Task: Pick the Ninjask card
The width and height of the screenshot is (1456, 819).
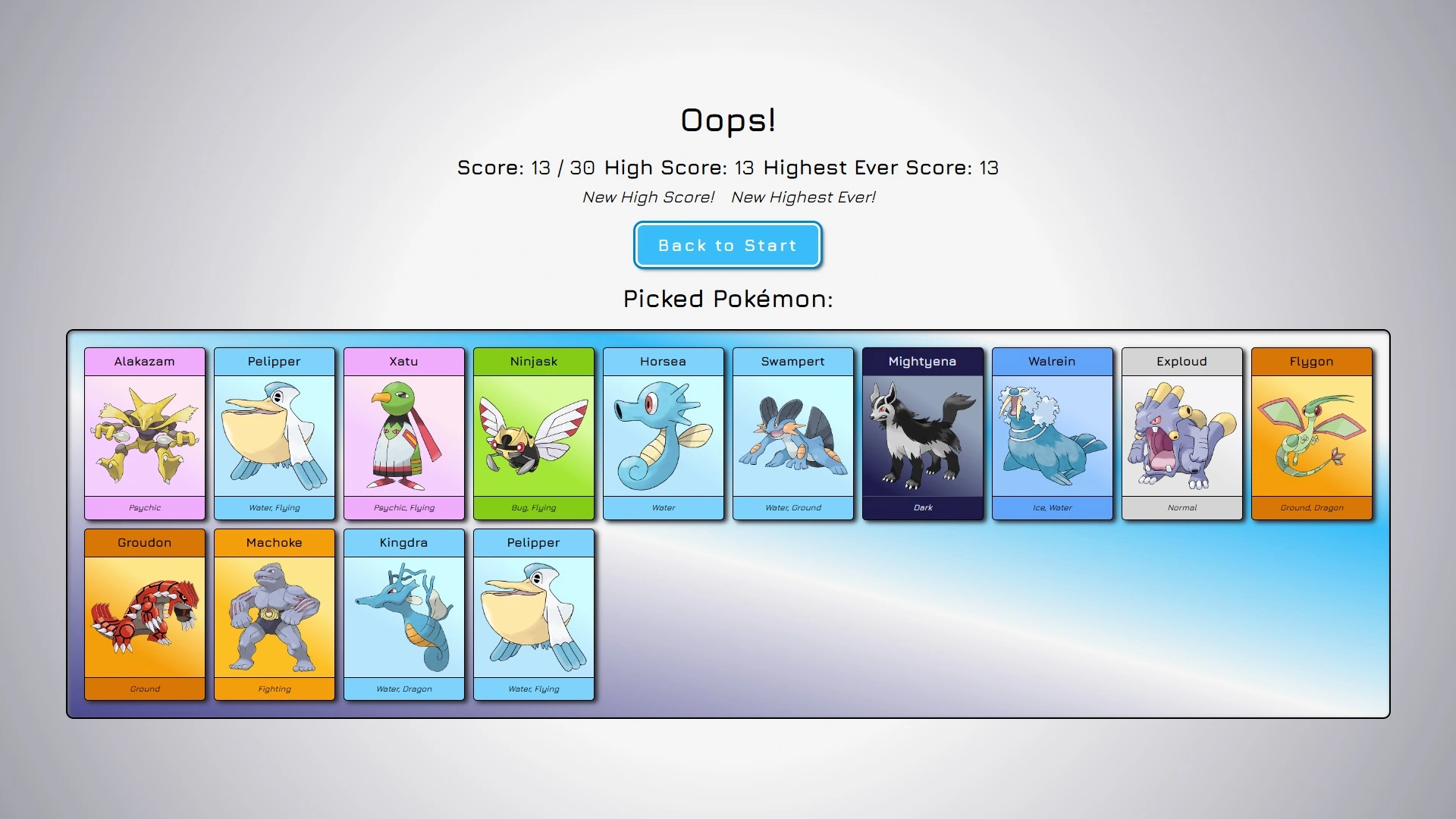Action: click(x=534, y=434)
